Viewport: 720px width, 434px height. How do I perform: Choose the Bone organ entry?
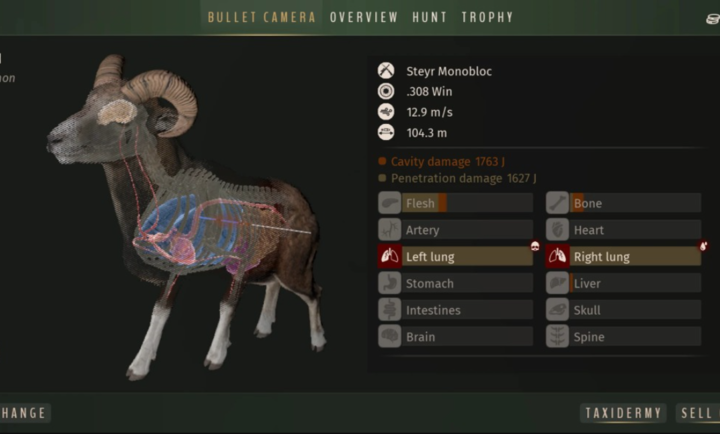click(x=623, y=204)
